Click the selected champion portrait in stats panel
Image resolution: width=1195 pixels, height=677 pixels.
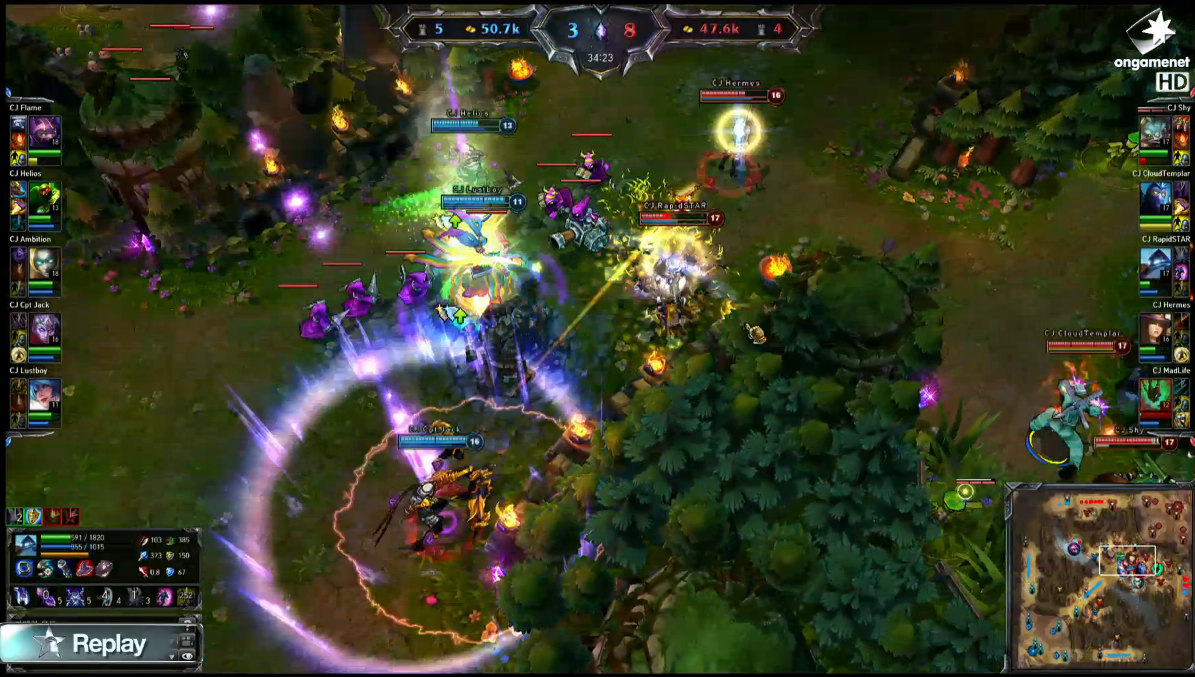coord(26,545)
